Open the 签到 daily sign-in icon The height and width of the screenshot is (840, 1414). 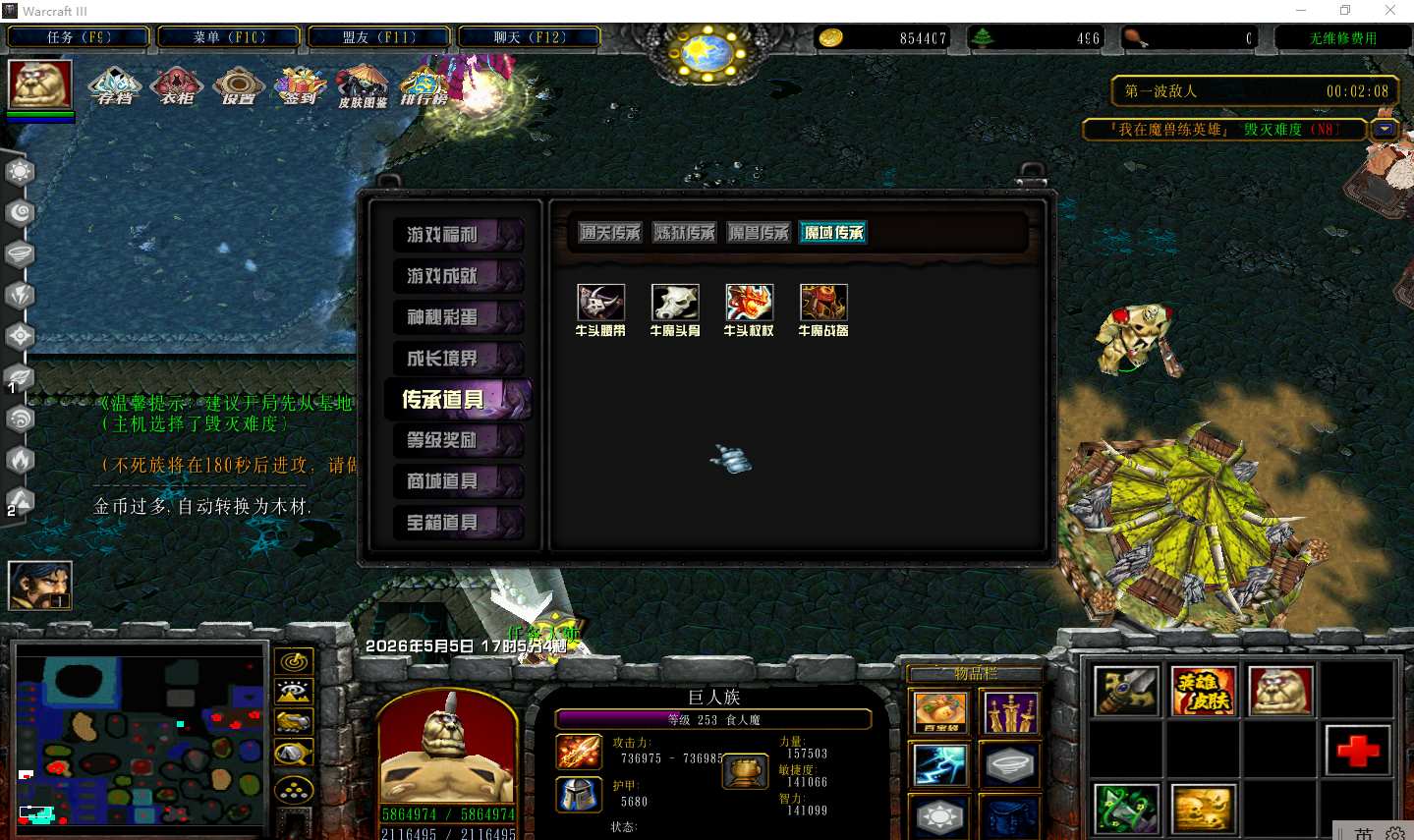pos(301,86)
